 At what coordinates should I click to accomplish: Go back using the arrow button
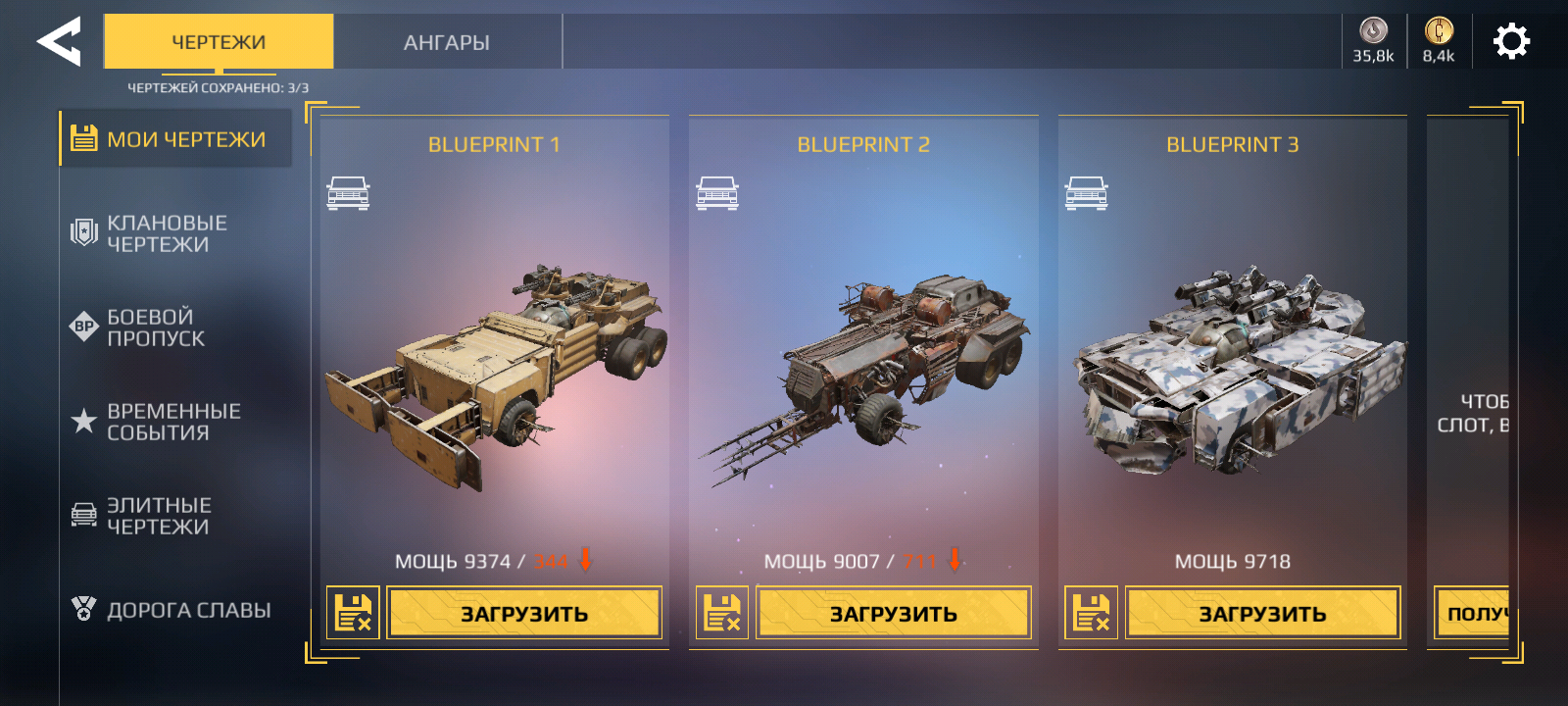[x=59, y=42]
